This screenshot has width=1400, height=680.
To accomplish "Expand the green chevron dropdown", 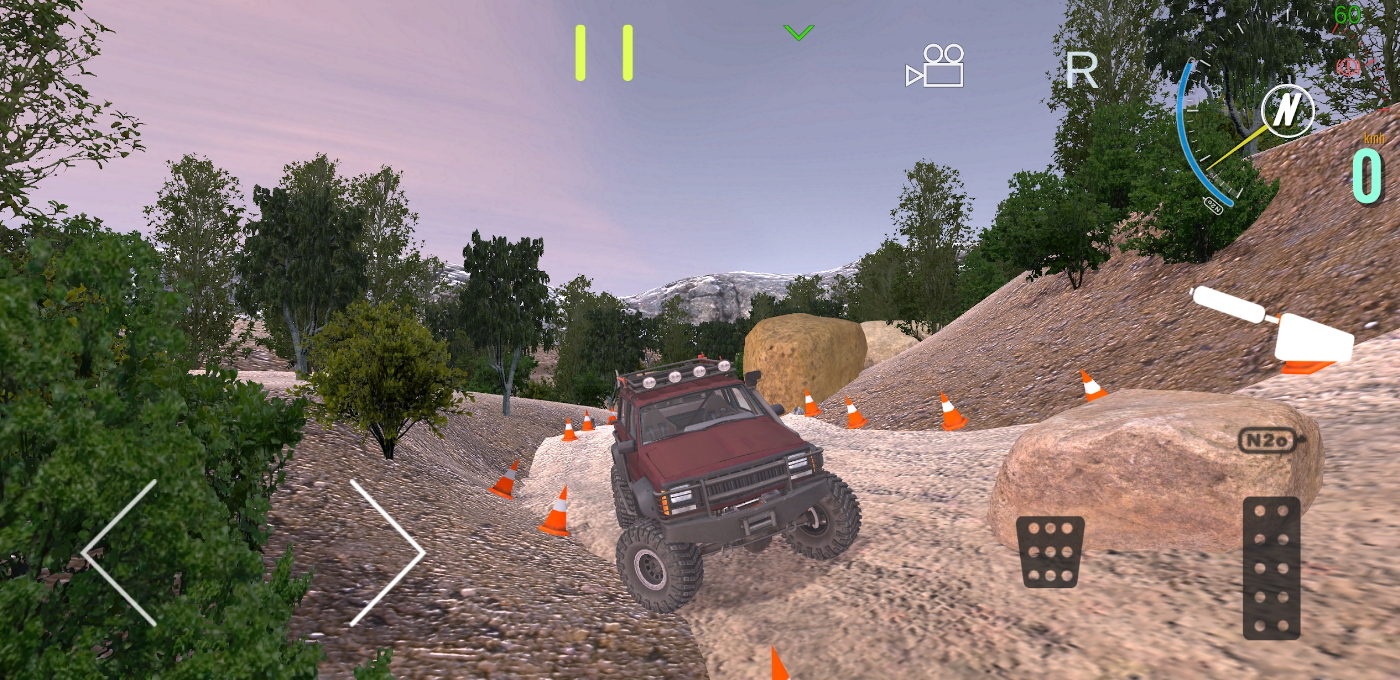I will point(798,33).
